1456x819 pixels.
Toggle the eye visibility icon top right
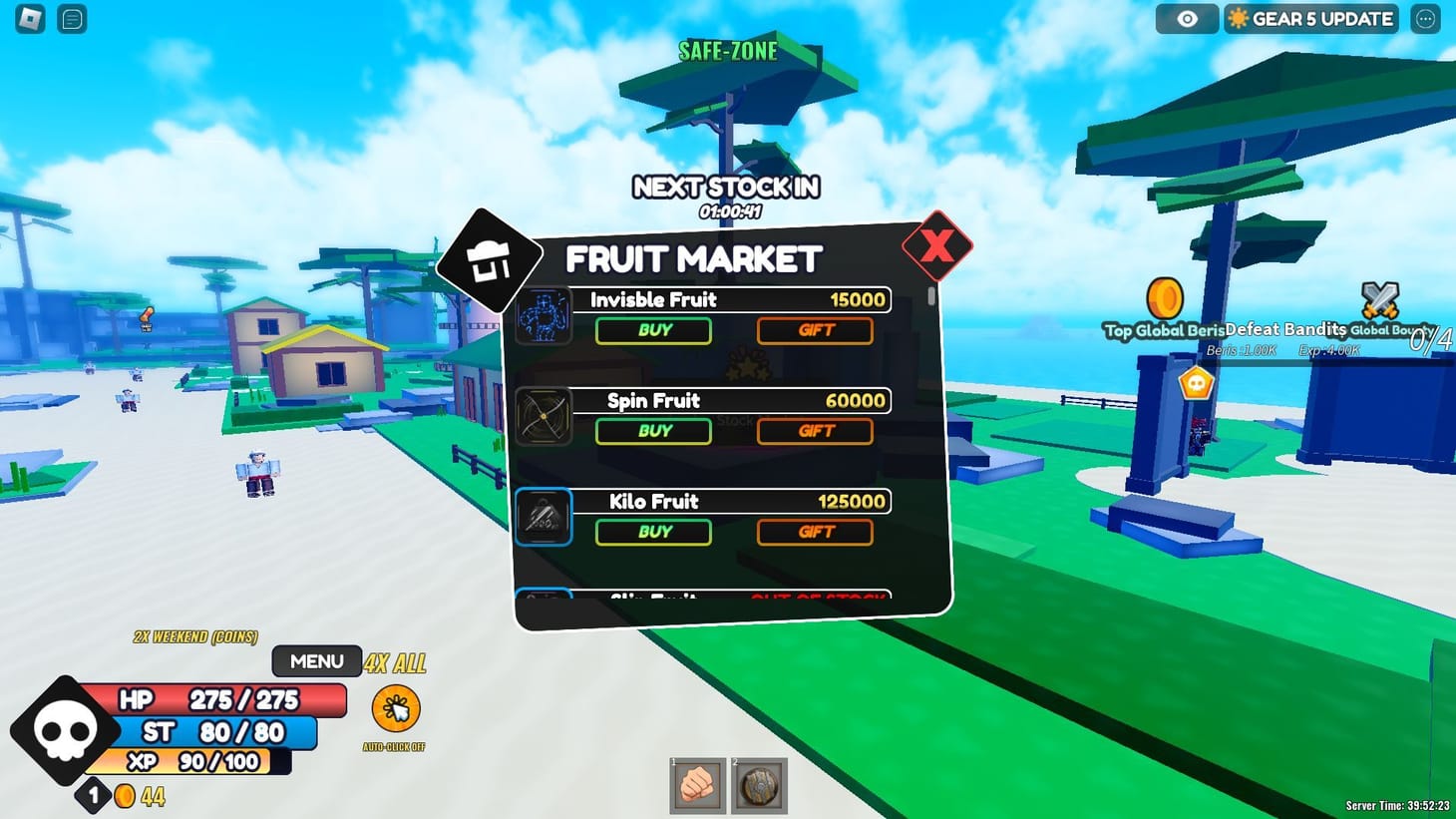1186,18
